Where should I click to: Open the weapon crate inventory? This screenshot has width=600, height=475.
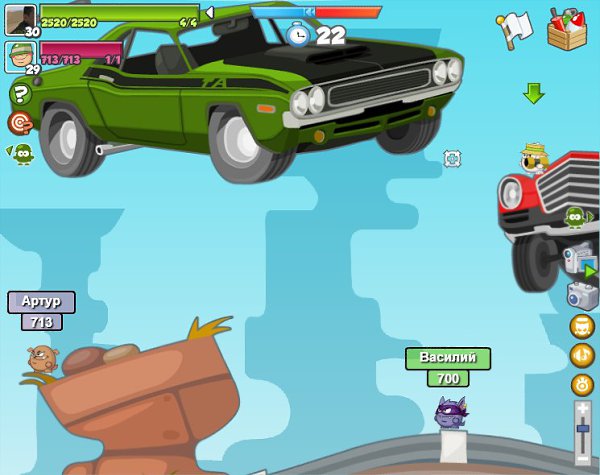[568, 29]
